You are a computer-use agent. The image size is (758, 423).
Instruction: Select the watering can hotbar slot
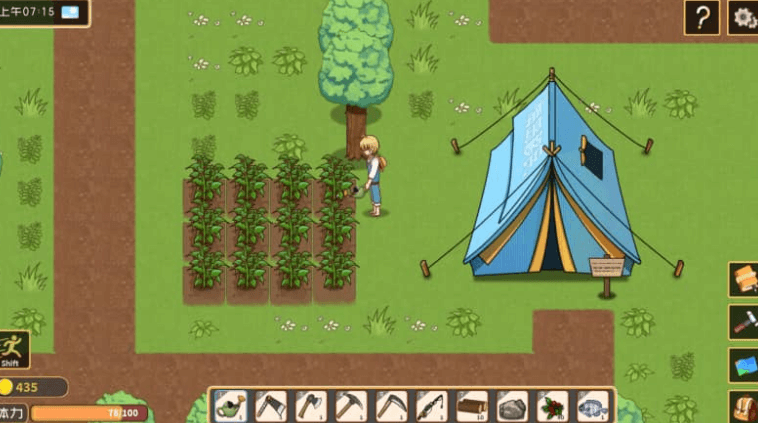pos(231,406)
